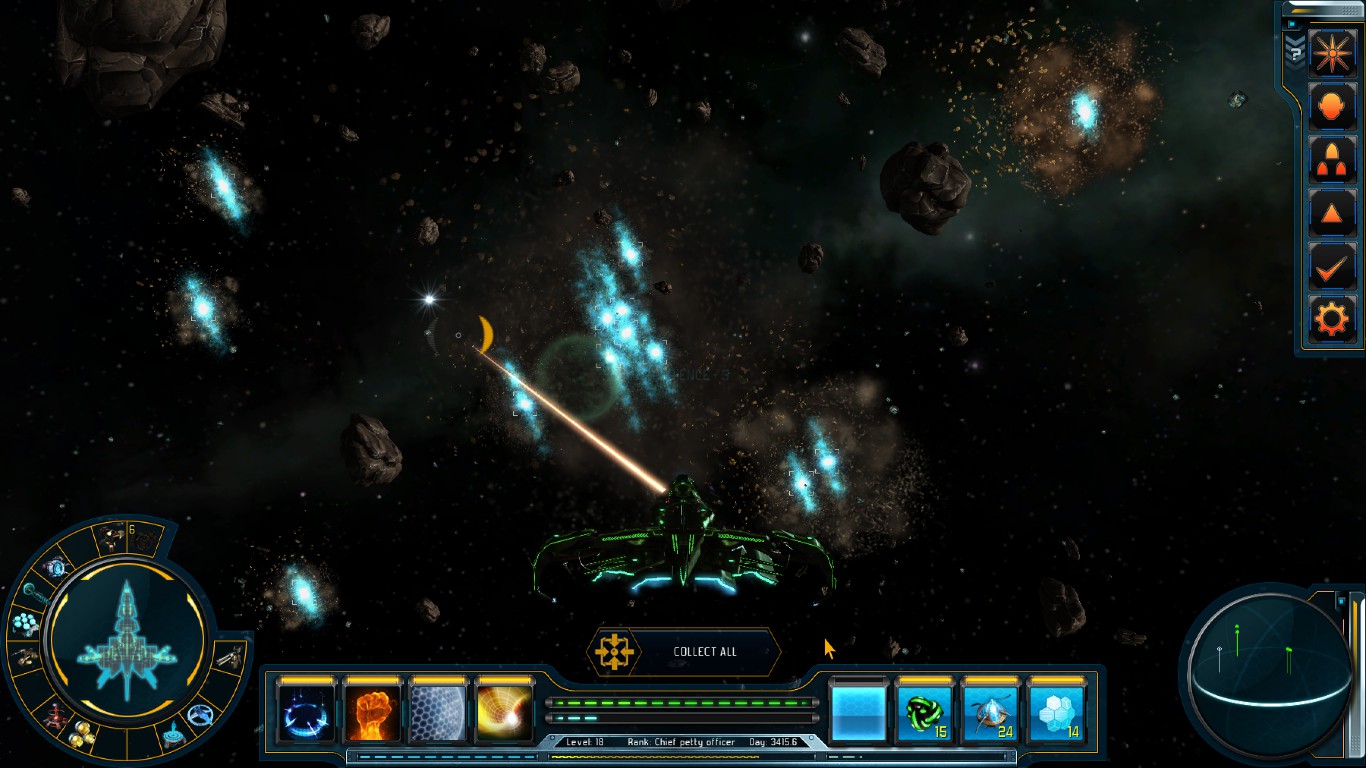Open the orange starburst galaxy map button
Image resolution: width=1366 pixels, height=768 pixels.
[x=1332, y=53]
